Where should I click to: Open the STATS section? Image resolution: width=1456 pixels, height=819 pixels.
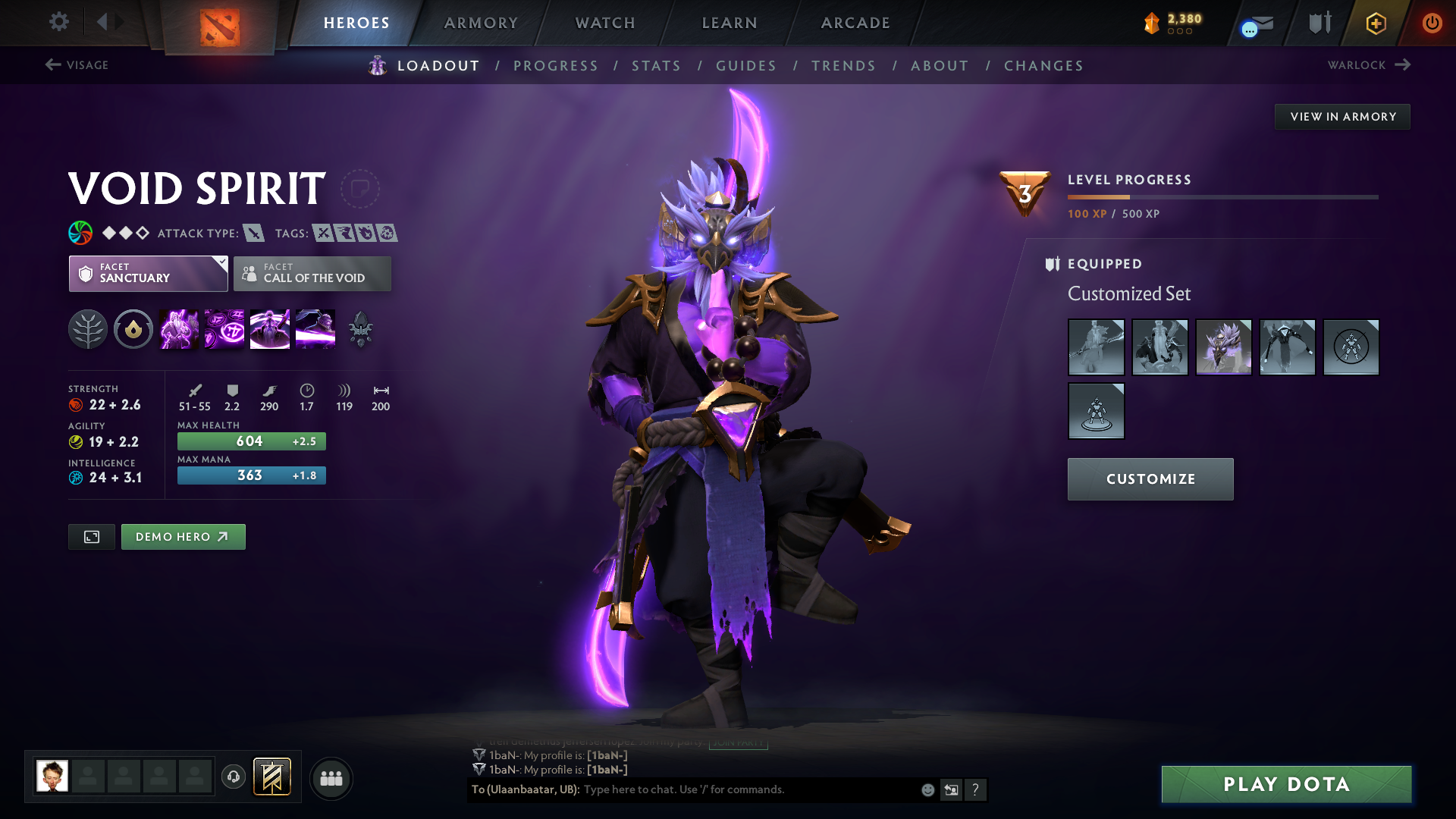[x=657, y=66]
